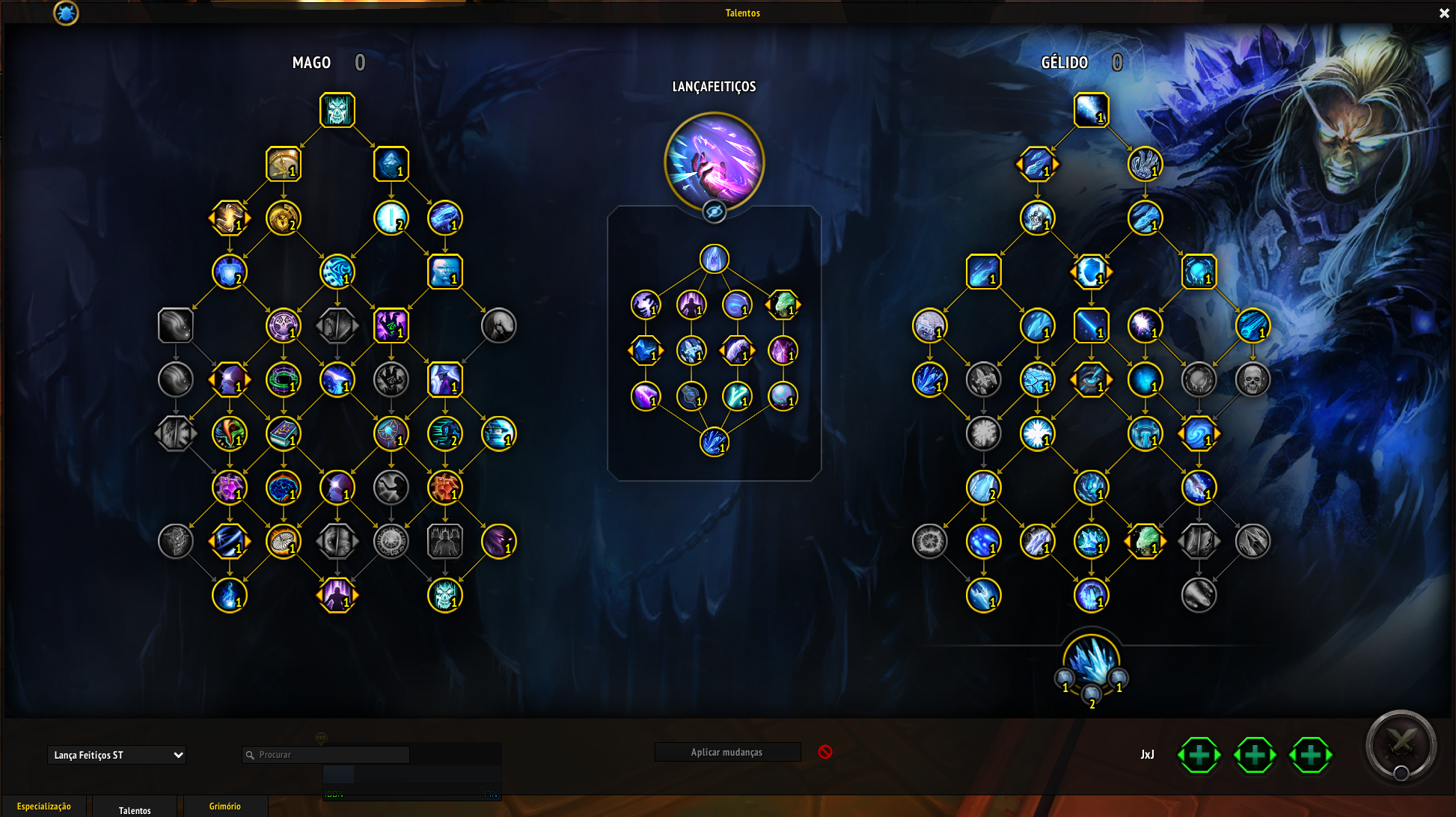
Task: Select the top node in hero talent tree
Action: tap(714, 259)
